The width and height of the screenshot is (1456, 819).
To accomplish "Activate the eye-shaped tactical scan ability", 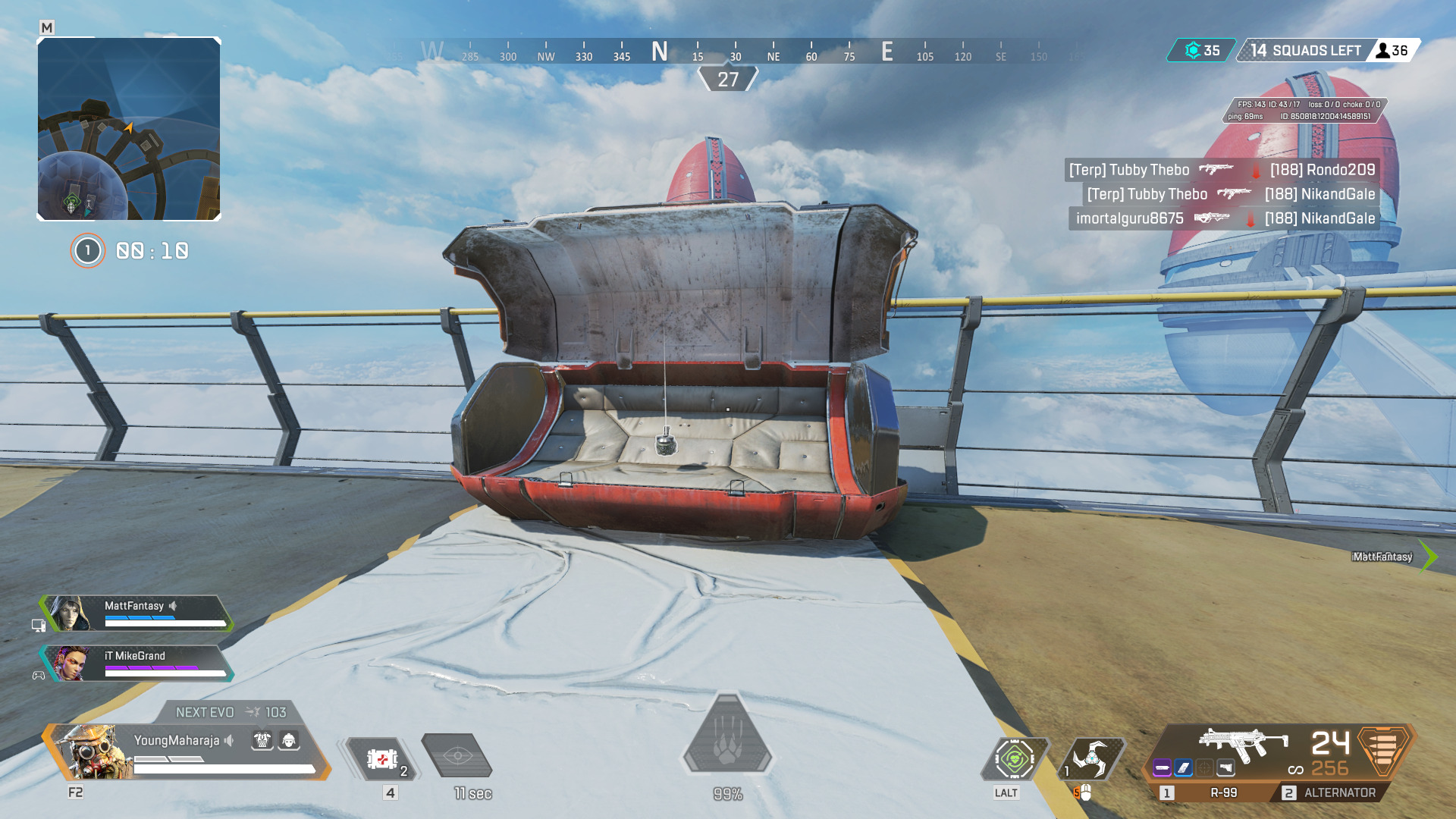I will click(457, 755).
